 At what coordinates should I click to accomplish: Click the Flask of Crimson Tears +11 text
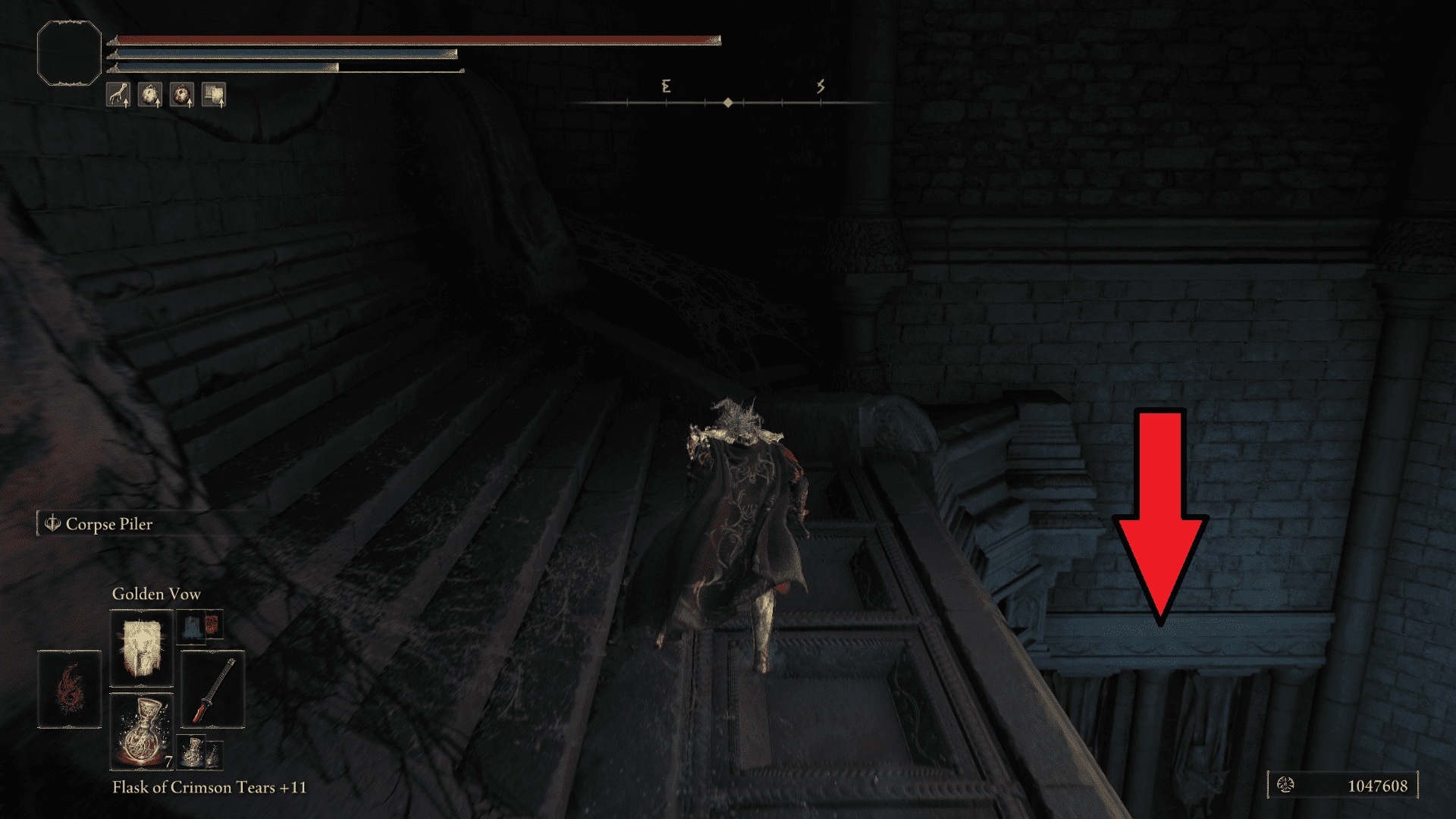209,788
